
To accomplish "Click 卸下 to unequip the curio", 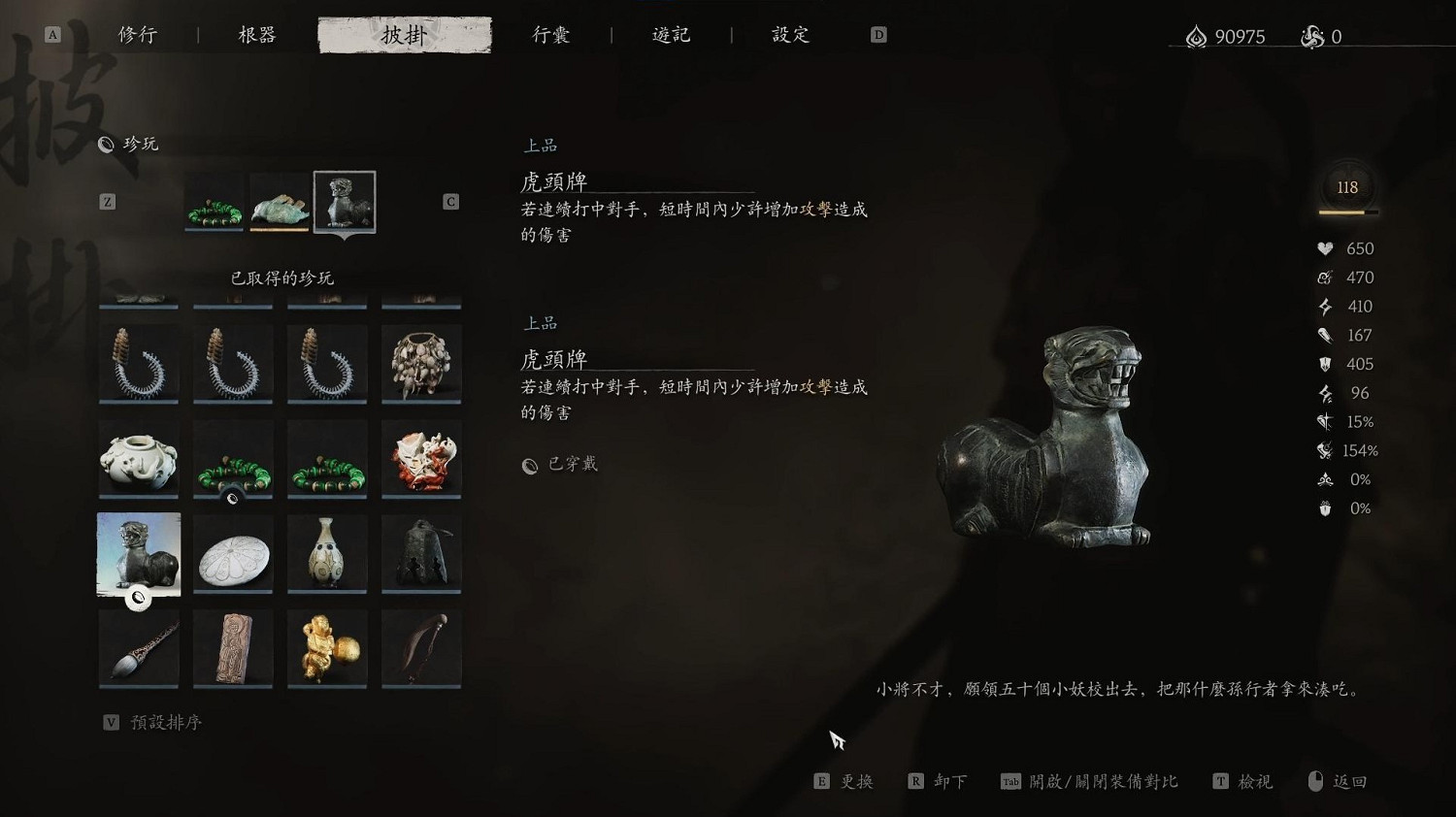I will [x=939, y=780].
